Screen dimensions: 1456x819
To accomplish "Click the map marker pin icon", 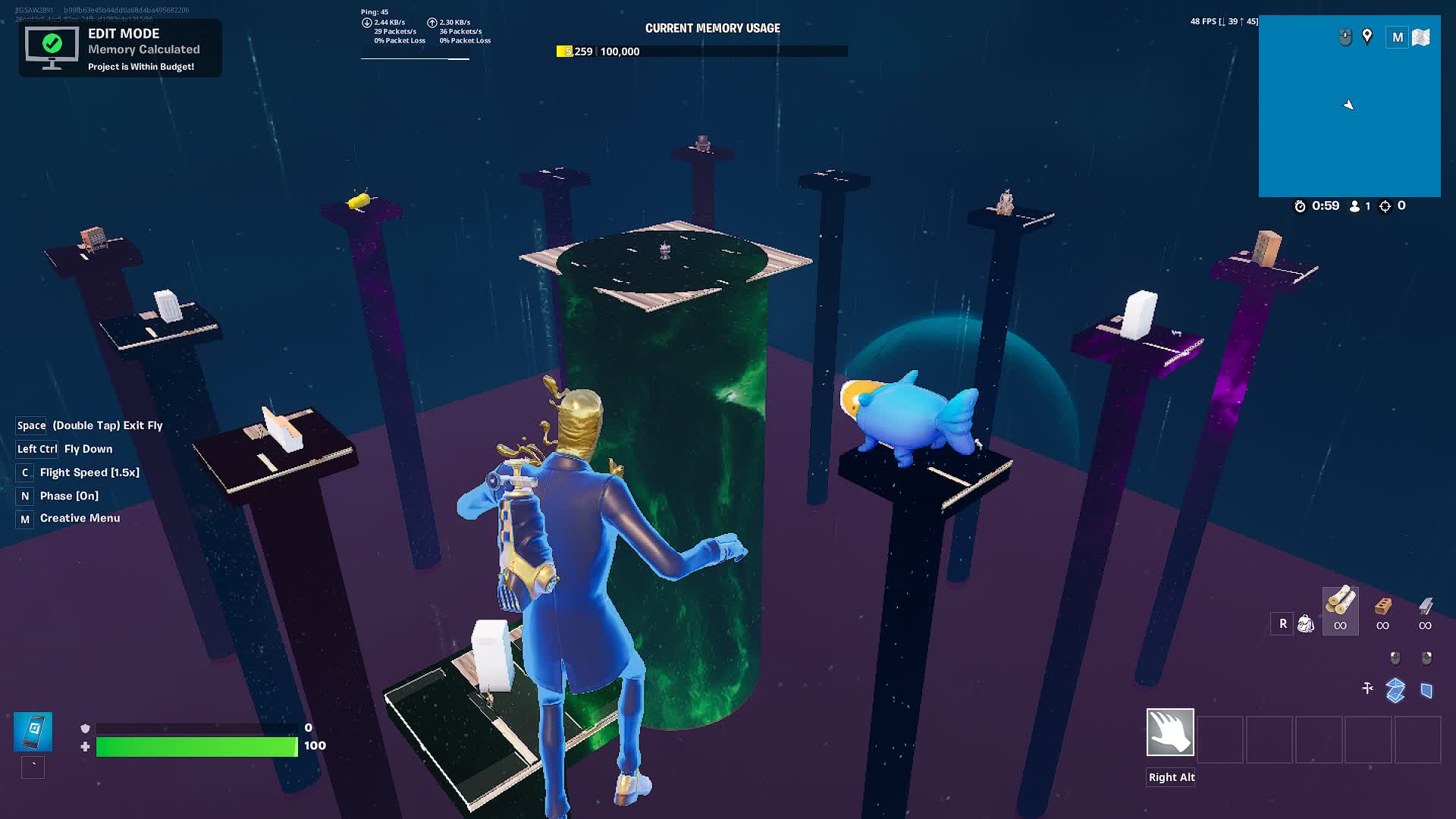I will tap(1367, 36).
